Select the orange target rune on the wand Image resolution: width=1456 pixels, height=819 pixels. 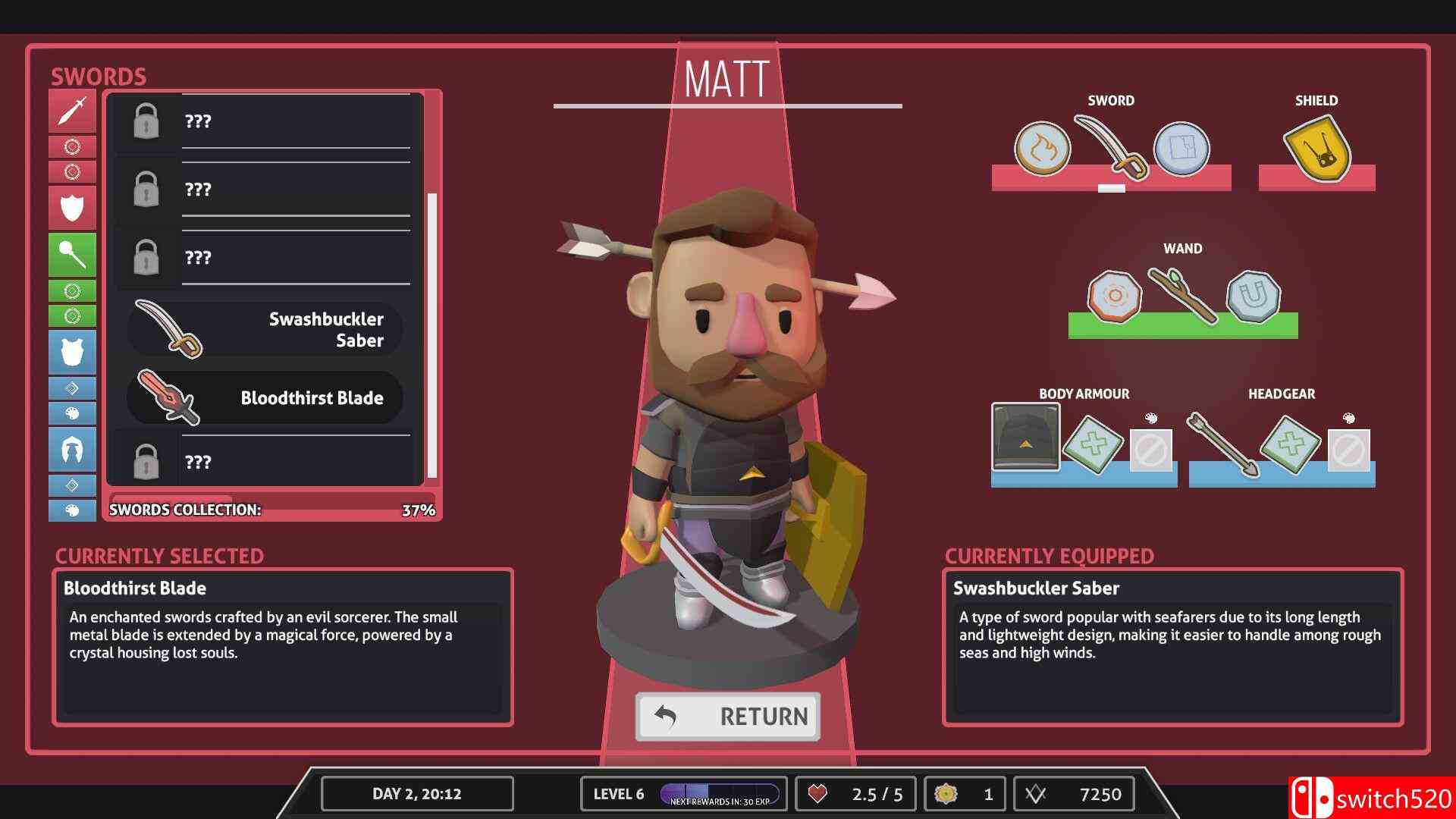pyautogui.click(x=1114, y=297)
